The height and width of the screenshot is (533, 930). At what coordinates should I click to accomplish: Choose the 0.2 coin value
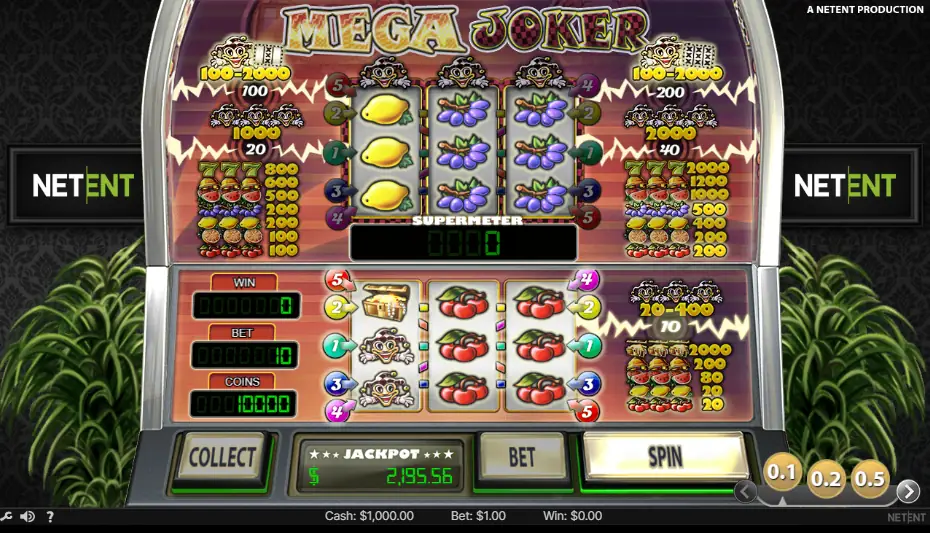coord(826,479)
